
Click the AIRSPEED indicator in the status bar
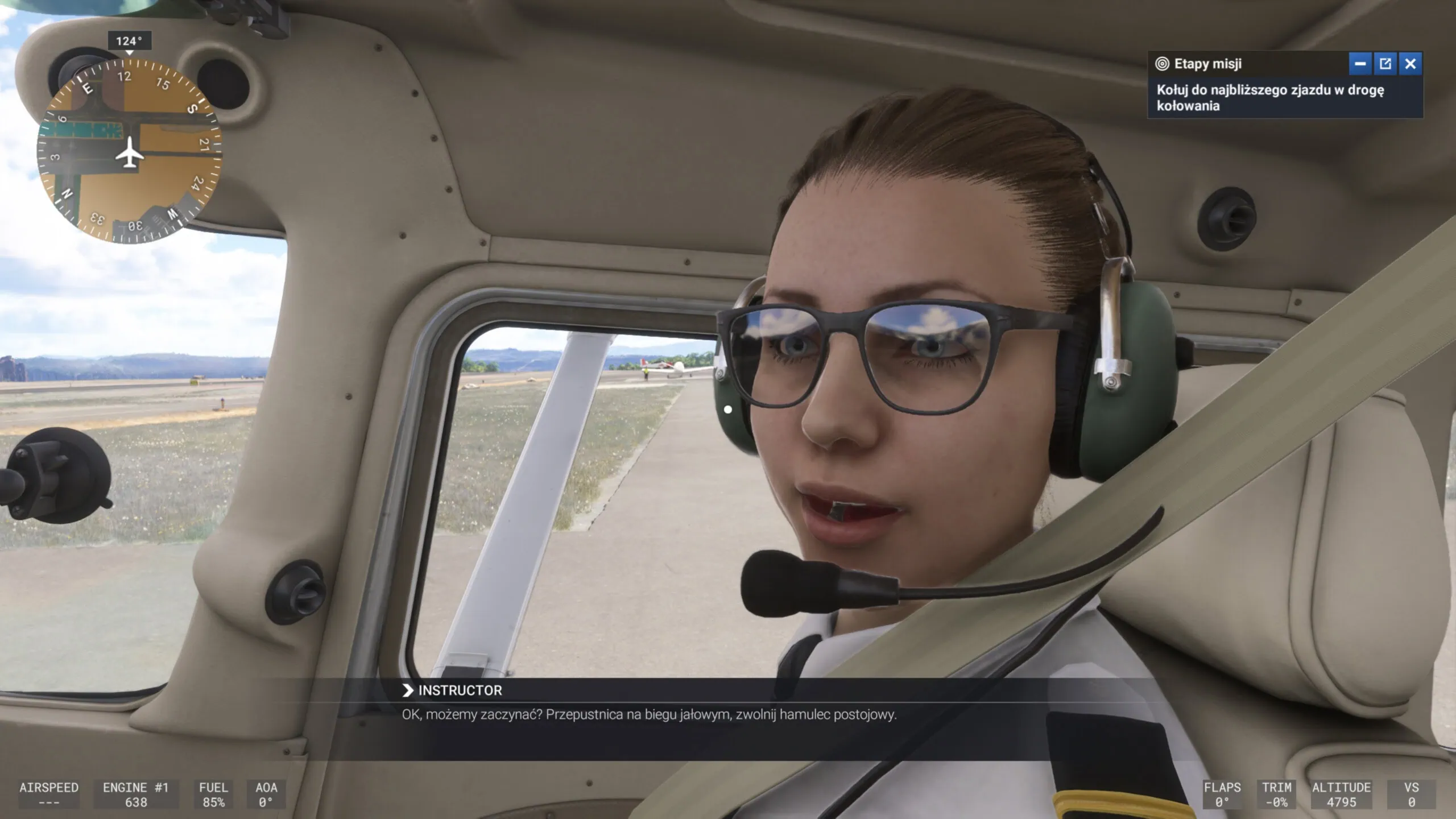click(x=48, y=793)
